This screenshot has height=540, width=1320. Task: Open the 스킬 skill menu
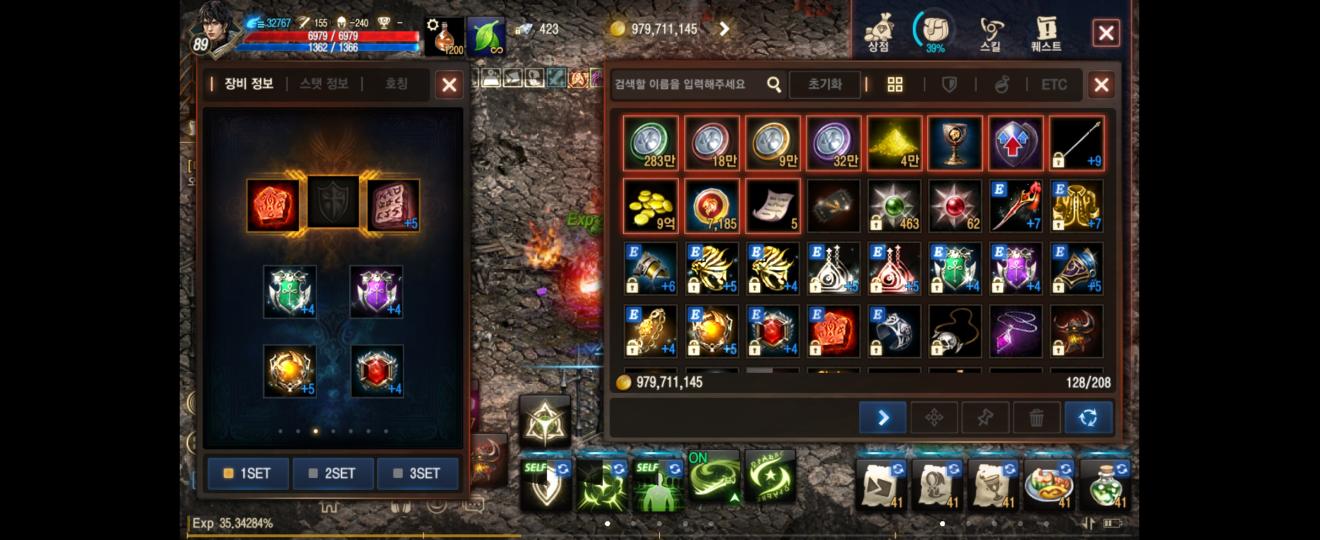click(x=989, y=33)
